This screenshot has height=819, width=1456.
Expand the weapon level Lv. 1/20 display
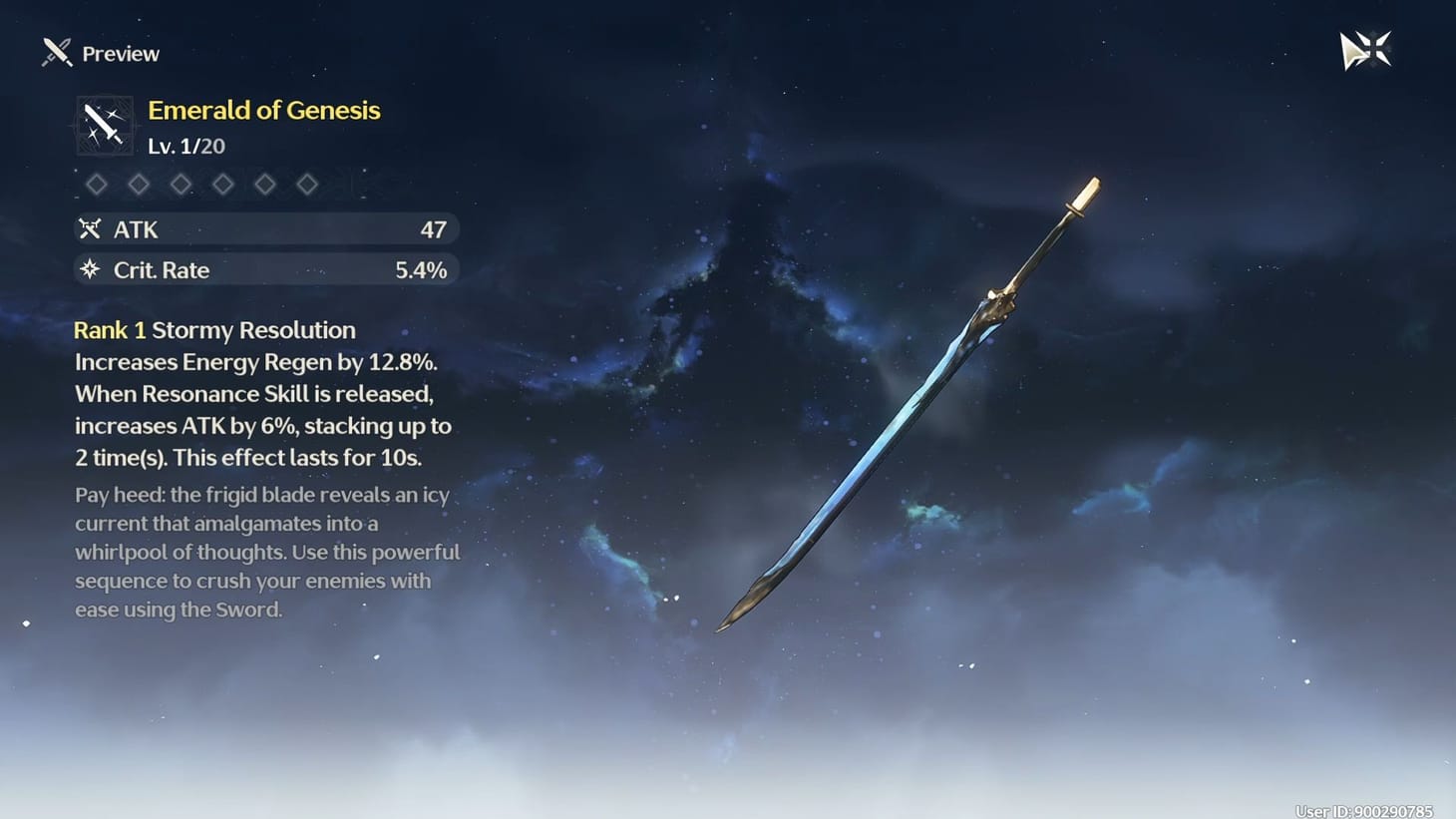click(x=185, y=146)
